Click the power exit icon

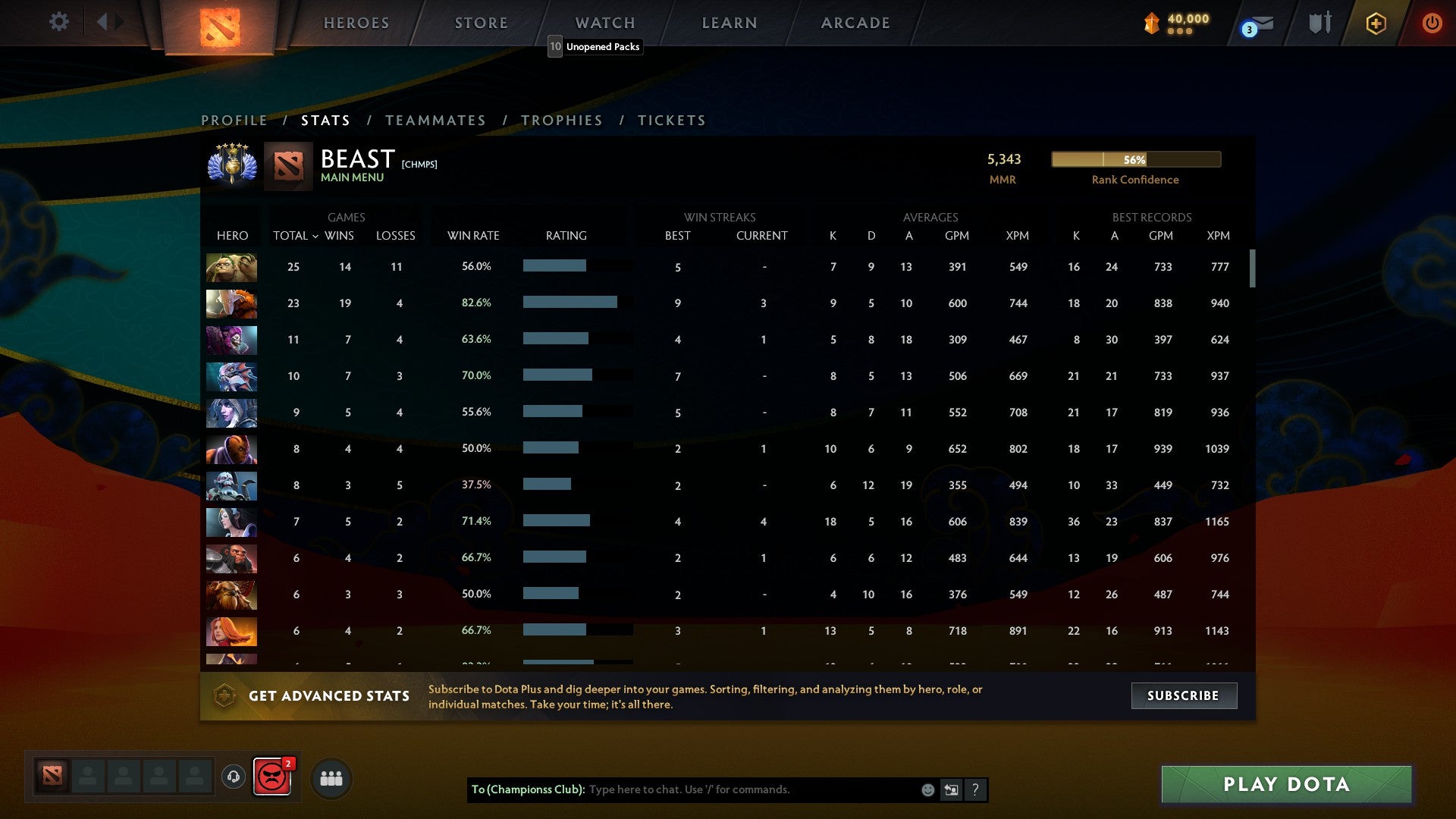point(1432,24)
